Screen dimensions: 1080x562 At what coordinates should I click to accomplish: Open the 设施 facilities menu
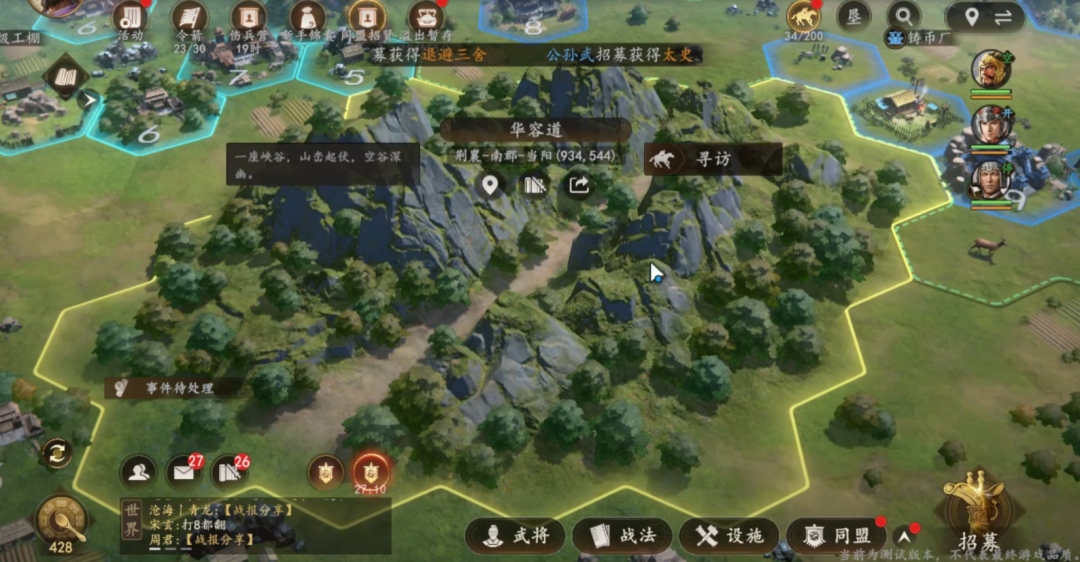[x=729, y=536]
